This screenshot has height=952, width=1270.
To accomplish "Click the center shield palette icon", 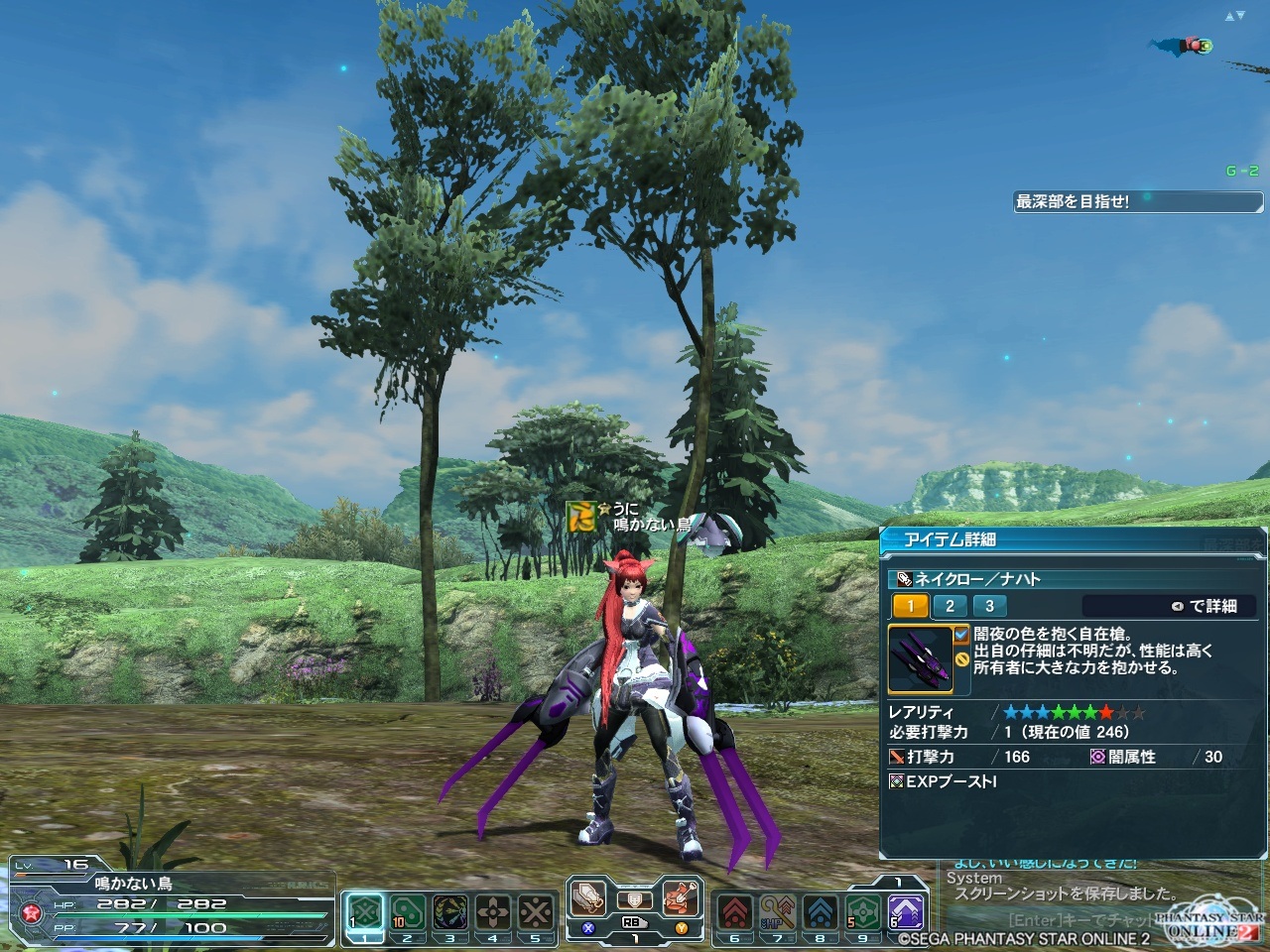I will (635, 900).
